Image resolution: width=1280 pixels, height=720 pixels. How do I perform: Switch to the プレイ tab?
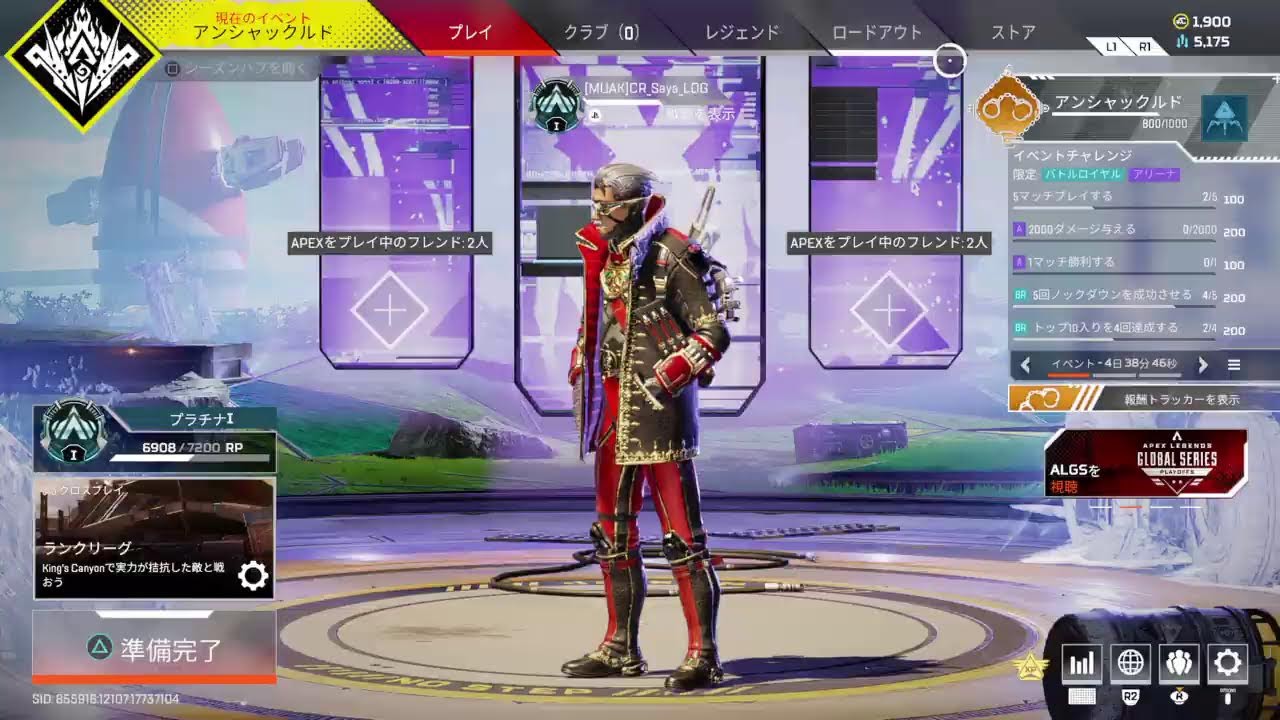(470, 32)
